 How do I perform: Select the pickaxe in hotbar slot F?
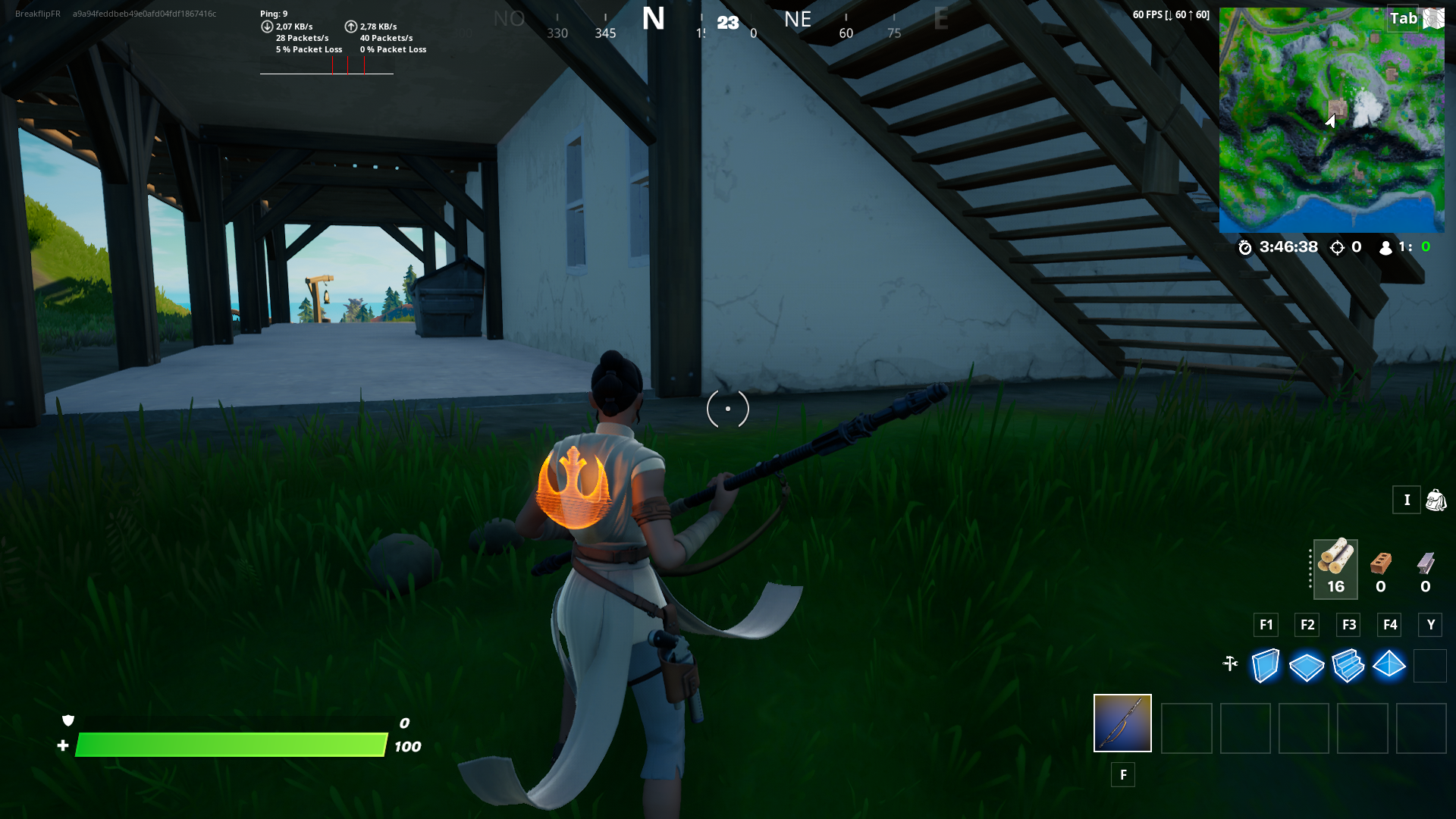tap(1122, 723)
